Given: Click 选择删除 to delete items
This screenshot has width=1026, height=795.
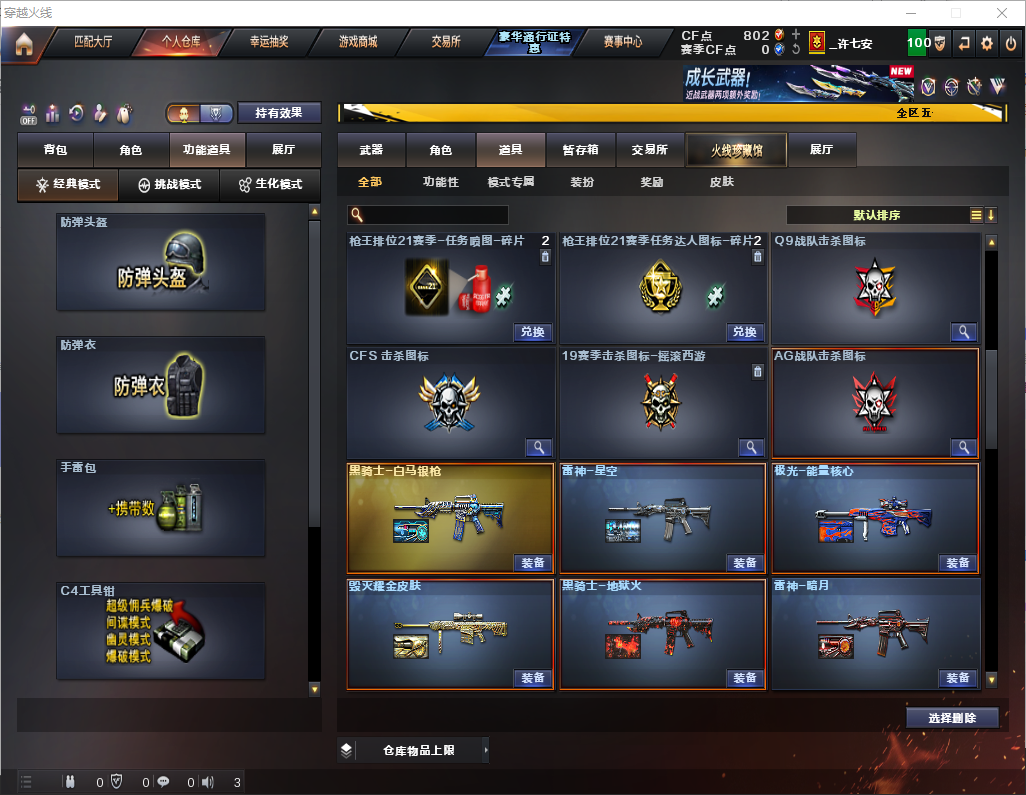Looking at the screenshot, I should [952, 718].
